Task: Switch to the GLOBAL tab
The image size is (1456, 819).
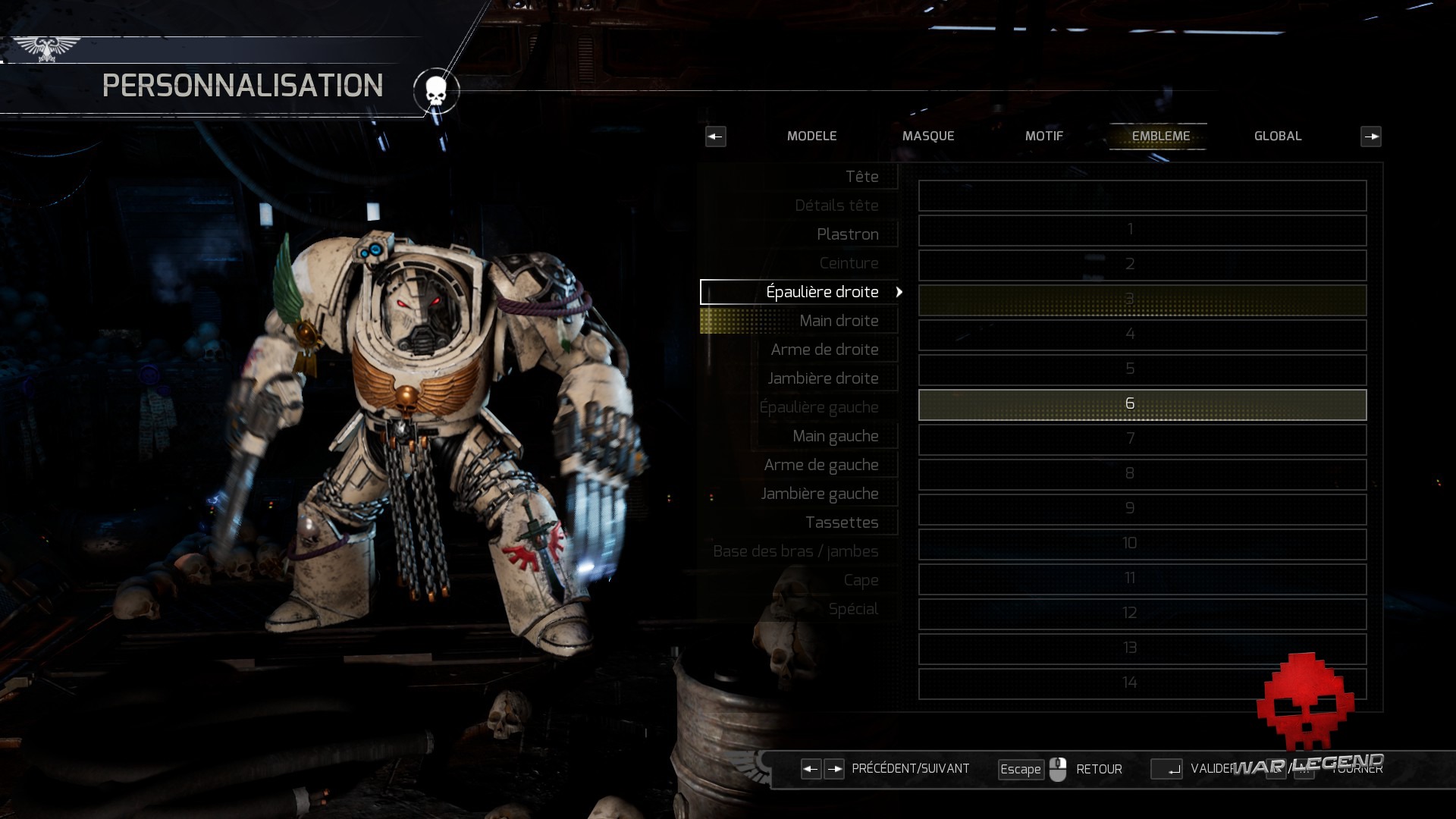Action: click(x=1278, y=136)
